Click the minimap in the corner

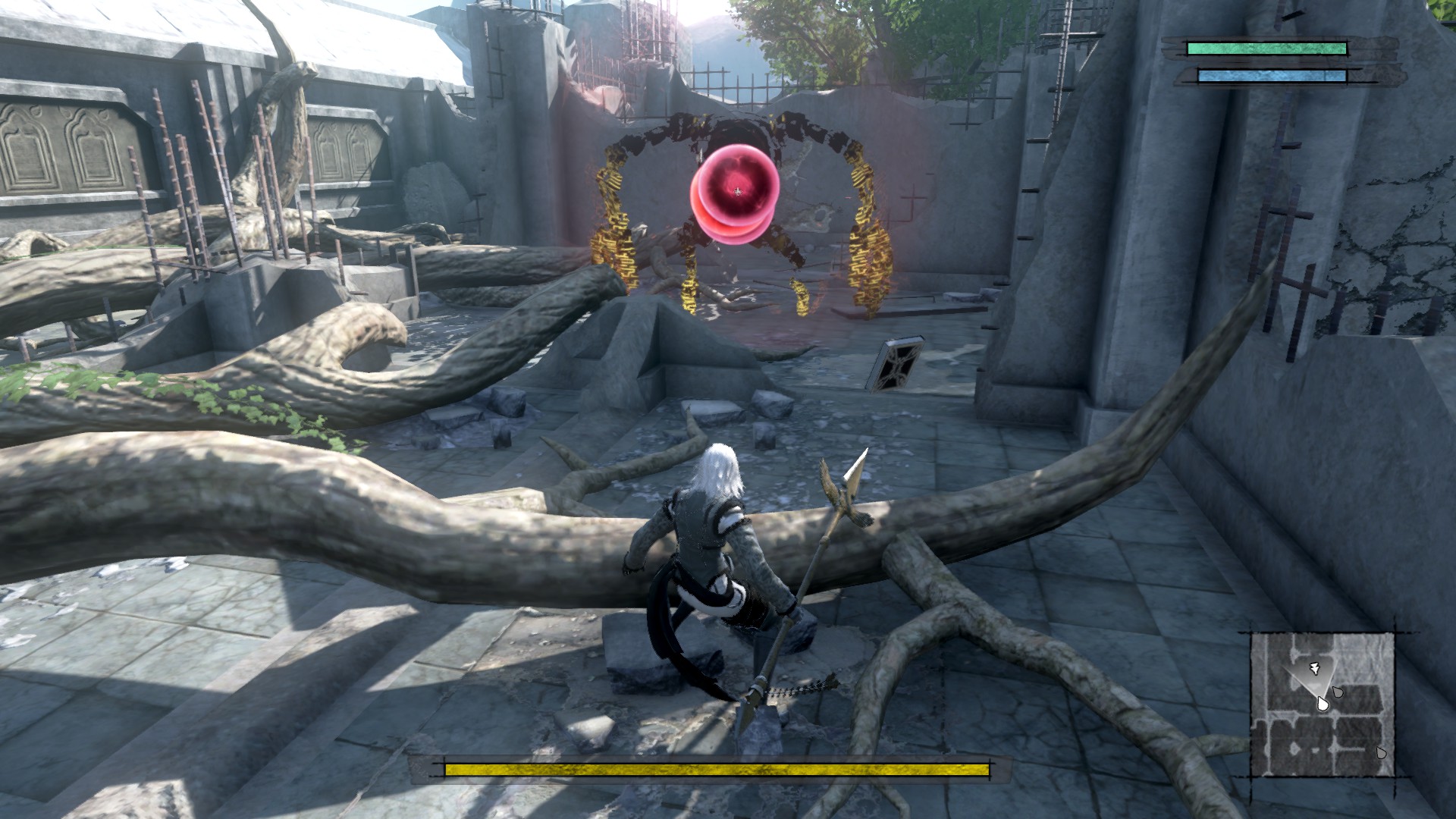tap(1323, 704)
